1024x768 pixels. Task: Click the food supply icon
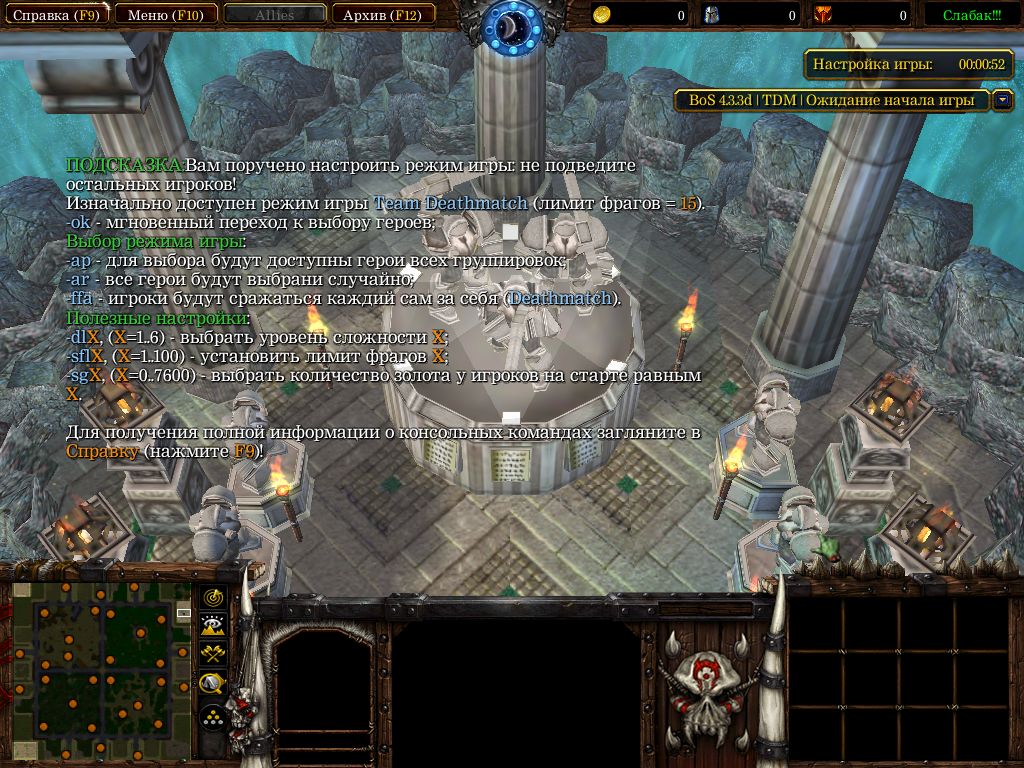tap(823, 15)
